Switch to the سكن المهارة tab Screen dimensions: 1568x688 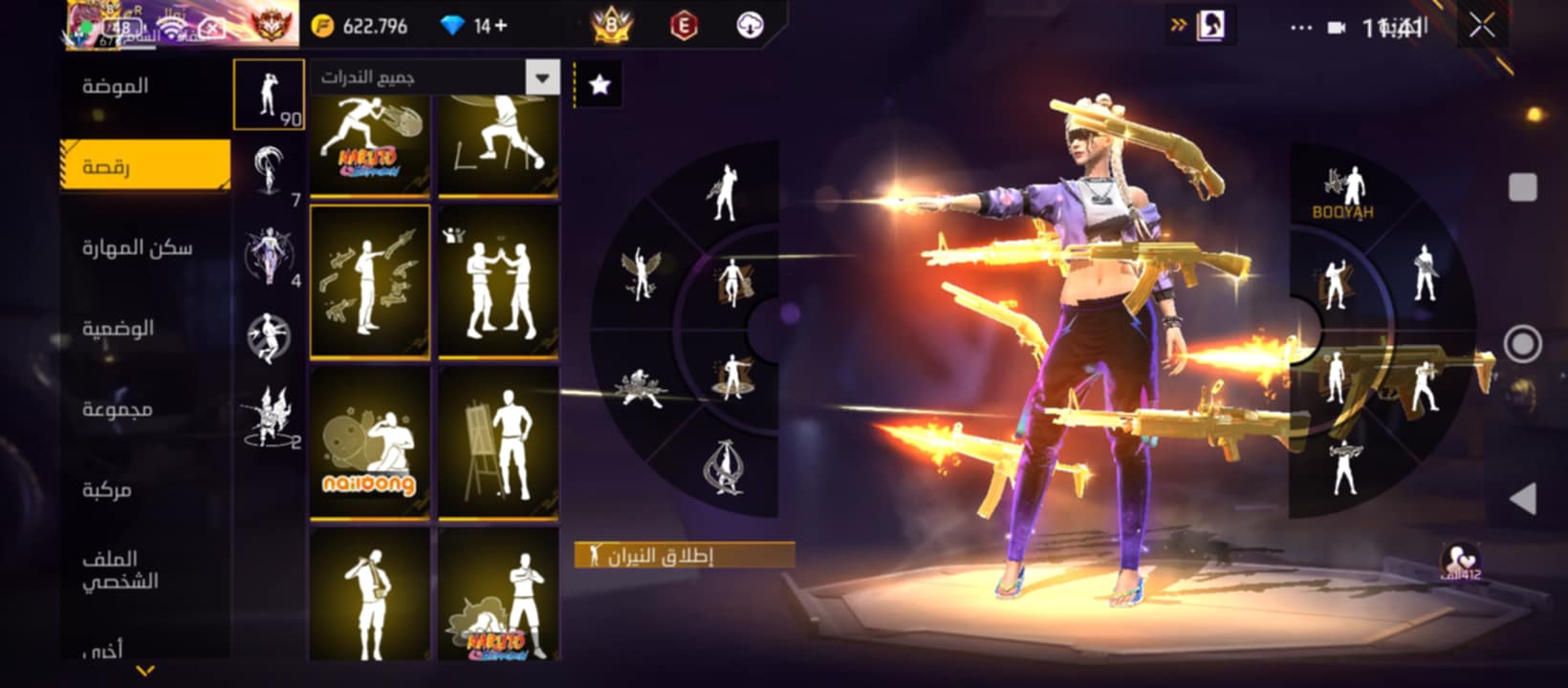[137, 247]
